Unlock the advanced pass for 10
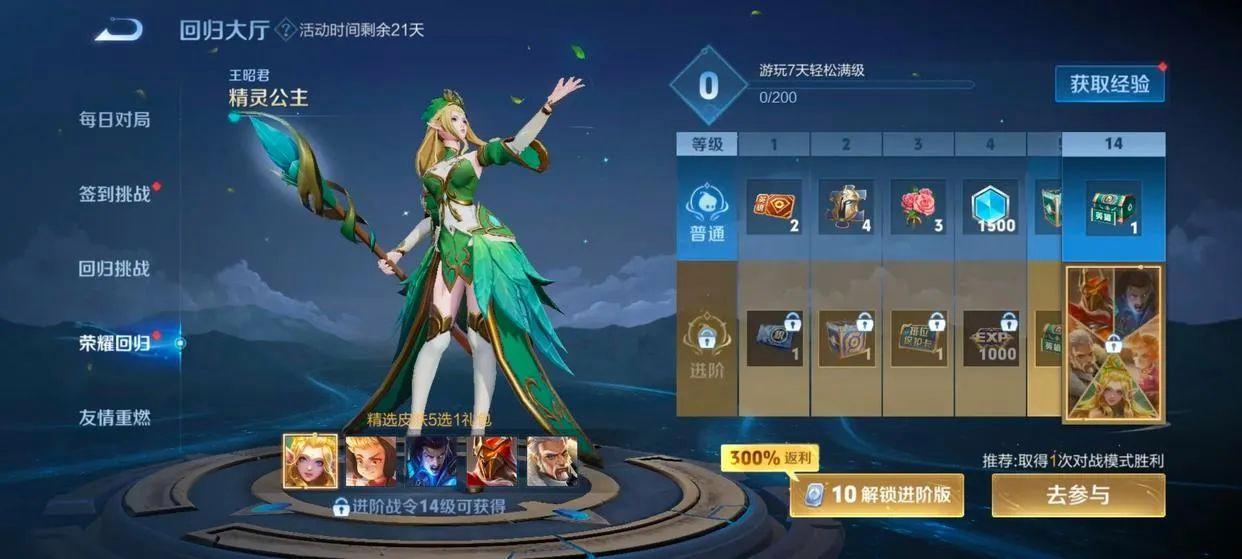 pos(877,494)
